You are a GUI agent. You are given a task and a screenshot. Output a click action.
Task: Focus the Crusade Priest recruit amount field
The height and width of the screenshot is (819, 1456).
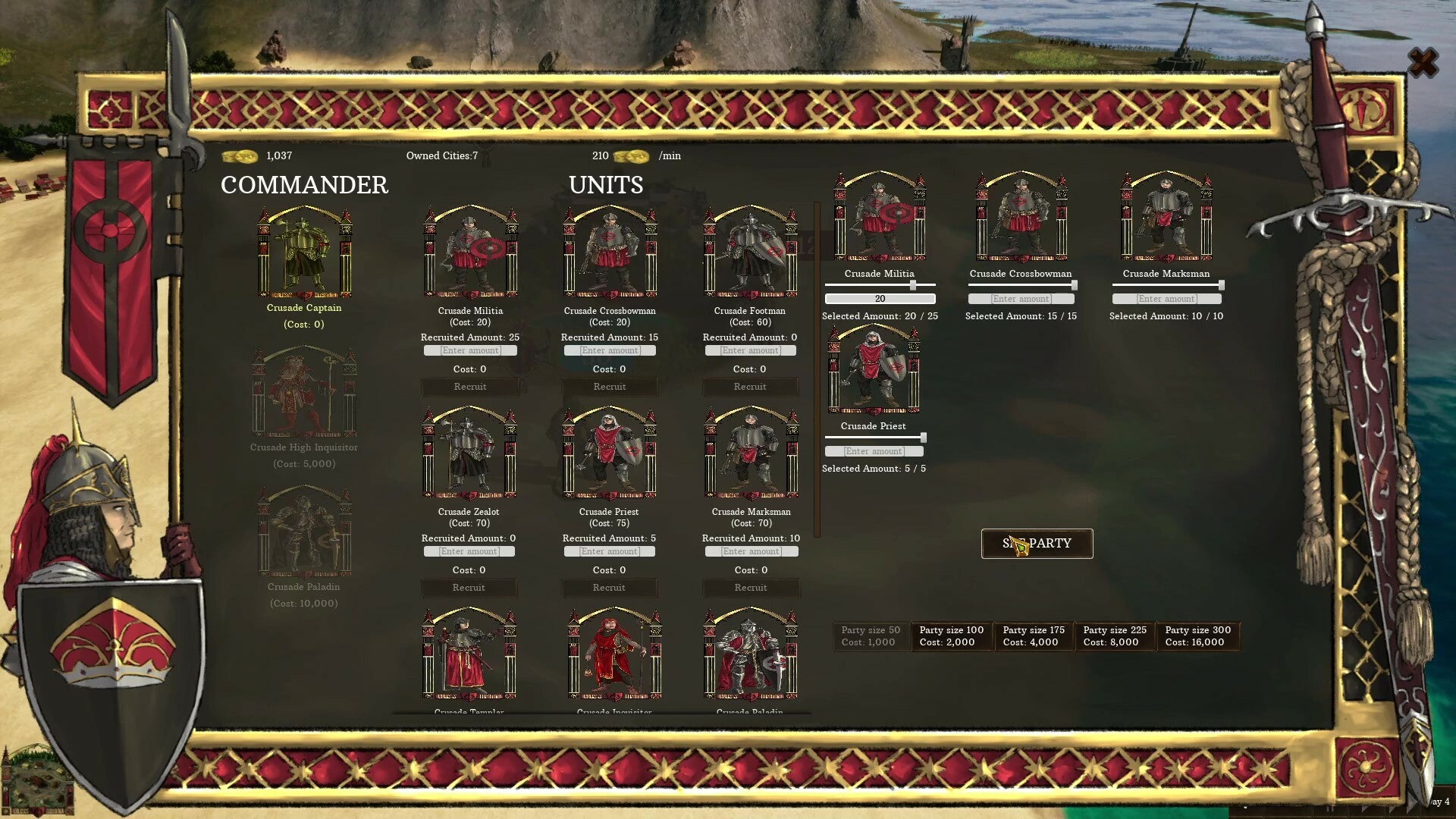click(610, 551)
